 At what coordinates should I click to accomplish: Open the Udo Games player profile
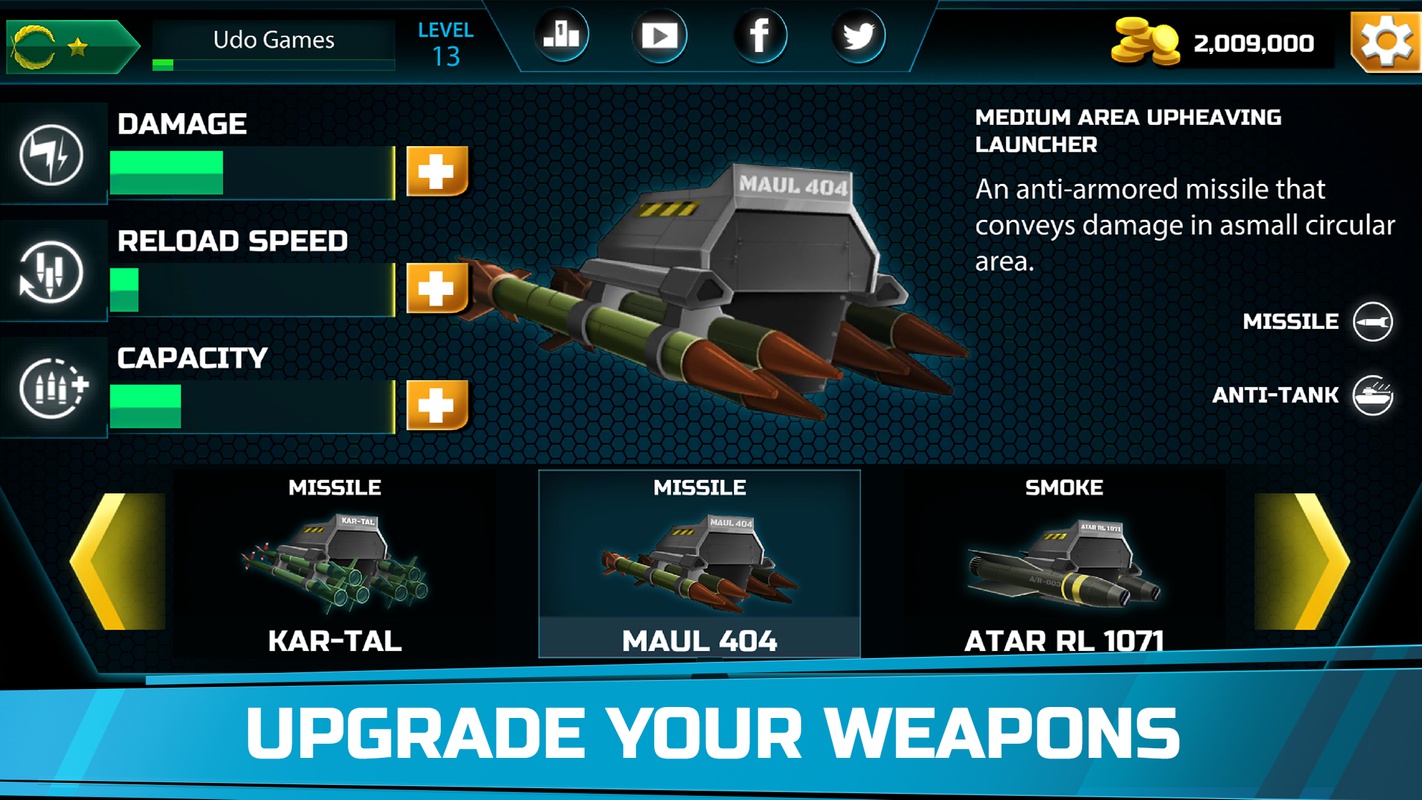(273, 41)
